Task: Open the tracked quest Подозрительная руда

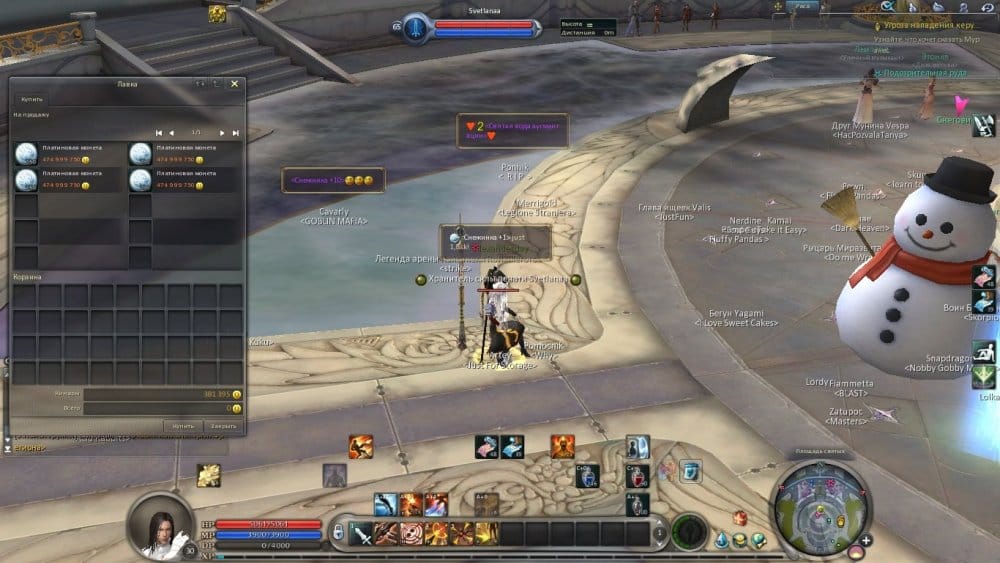Action: pyautogui.click(x=922, y=73)
